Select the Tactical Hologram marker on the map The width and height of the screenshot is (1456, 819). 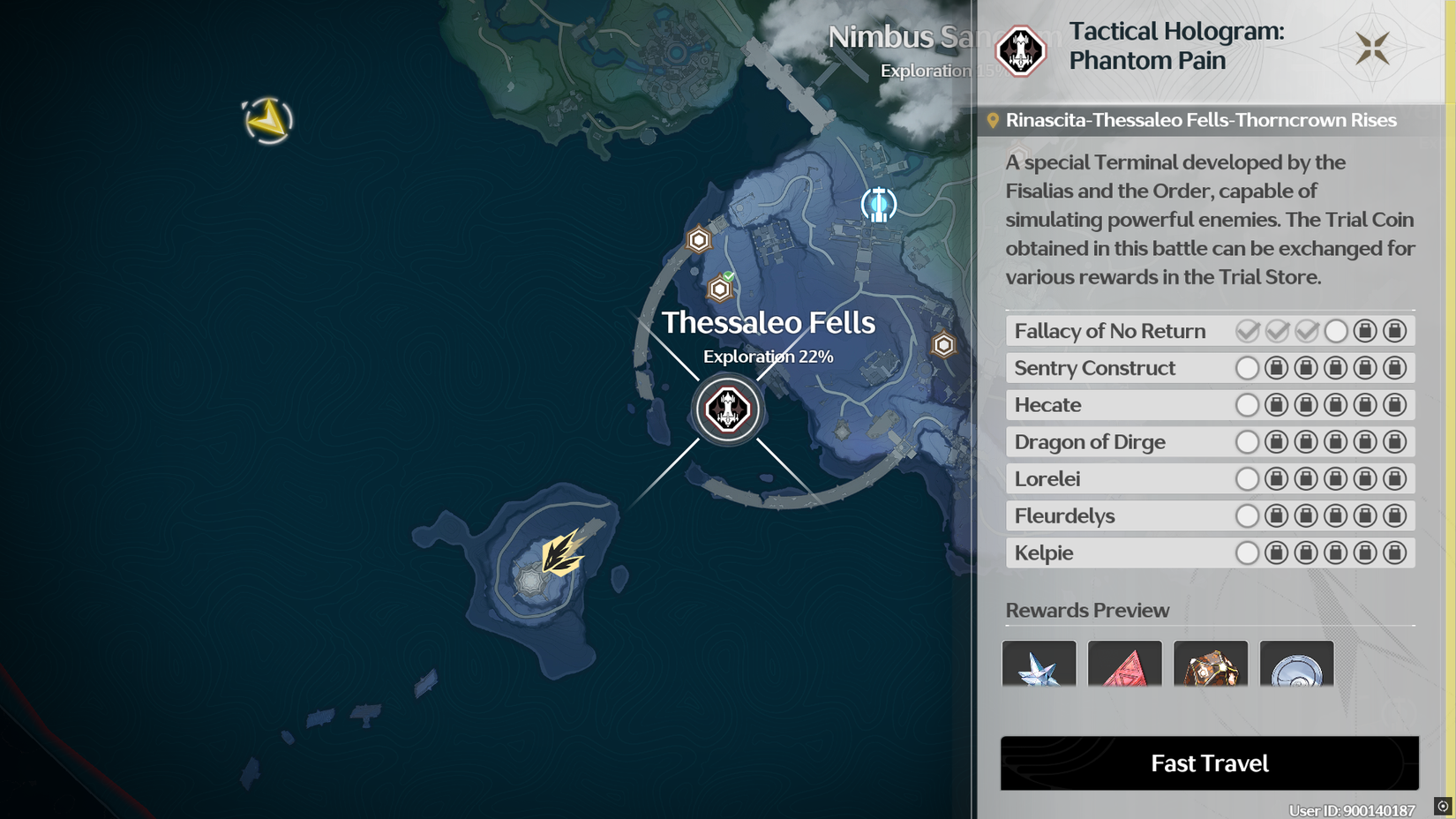point(727,409)
